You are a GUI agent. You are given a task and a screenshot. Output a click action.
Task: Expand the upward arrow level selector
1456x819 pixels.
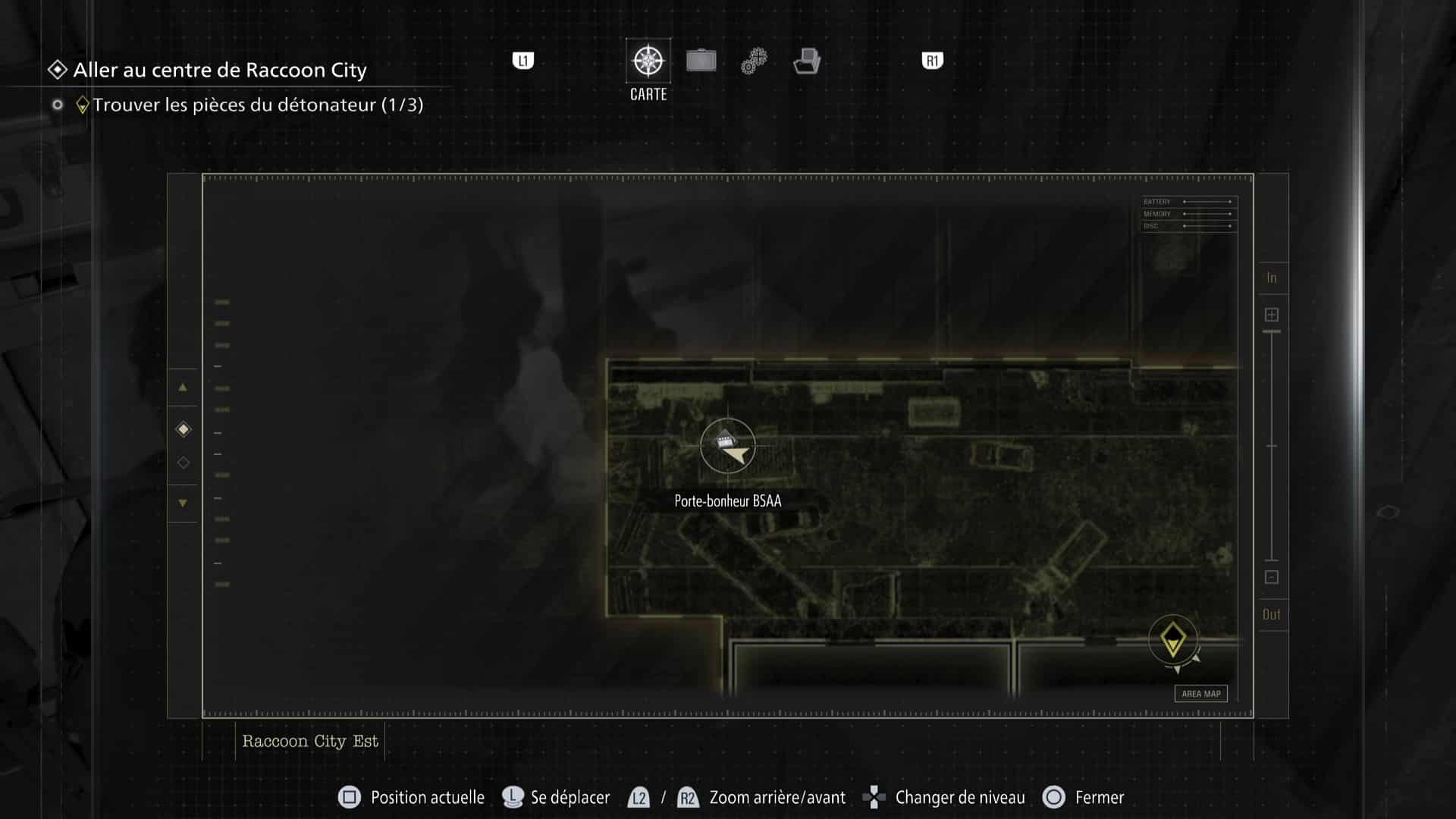point(182,388)
